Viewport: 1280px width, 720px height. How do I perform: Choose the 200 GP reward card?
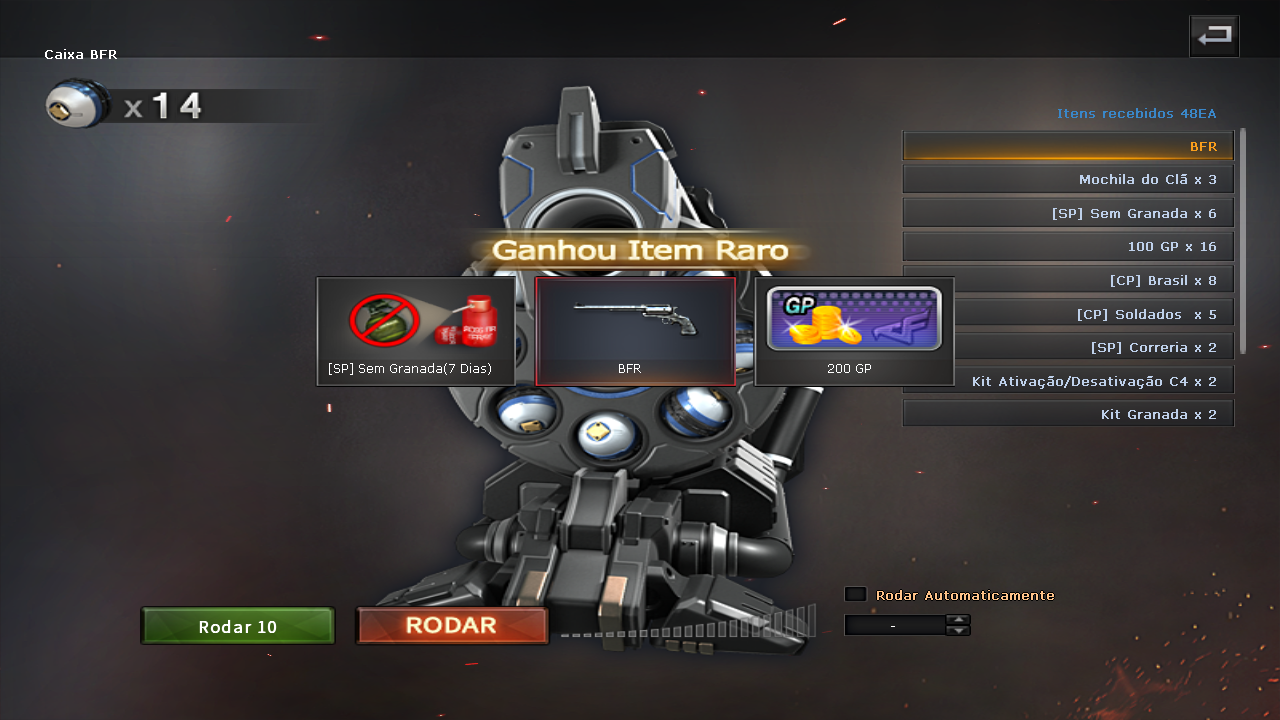click(854, 331)
